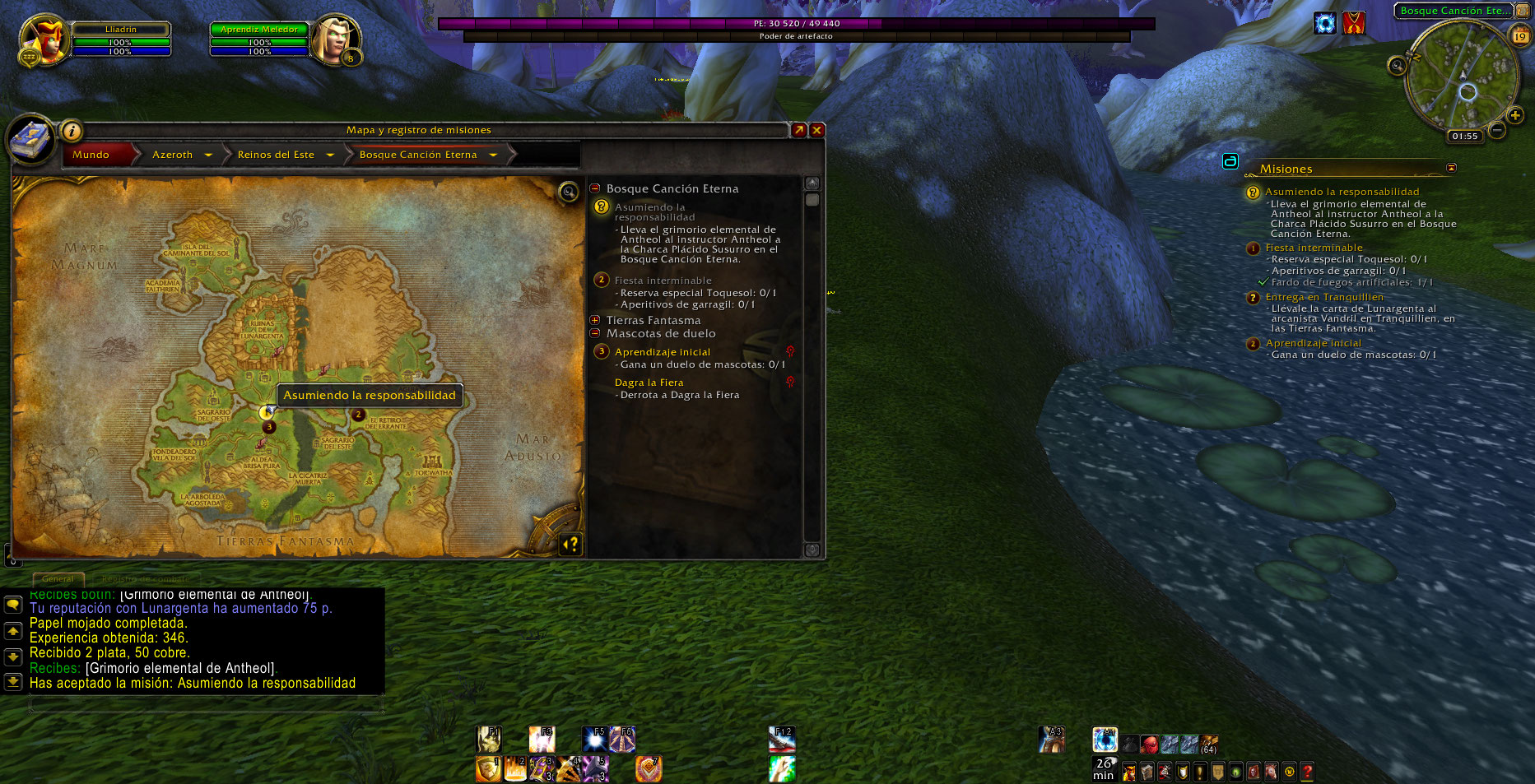Select the Aprendizaje inicial quest entry
Screen dimensions: 1535x784
click(x=662, y=352)
